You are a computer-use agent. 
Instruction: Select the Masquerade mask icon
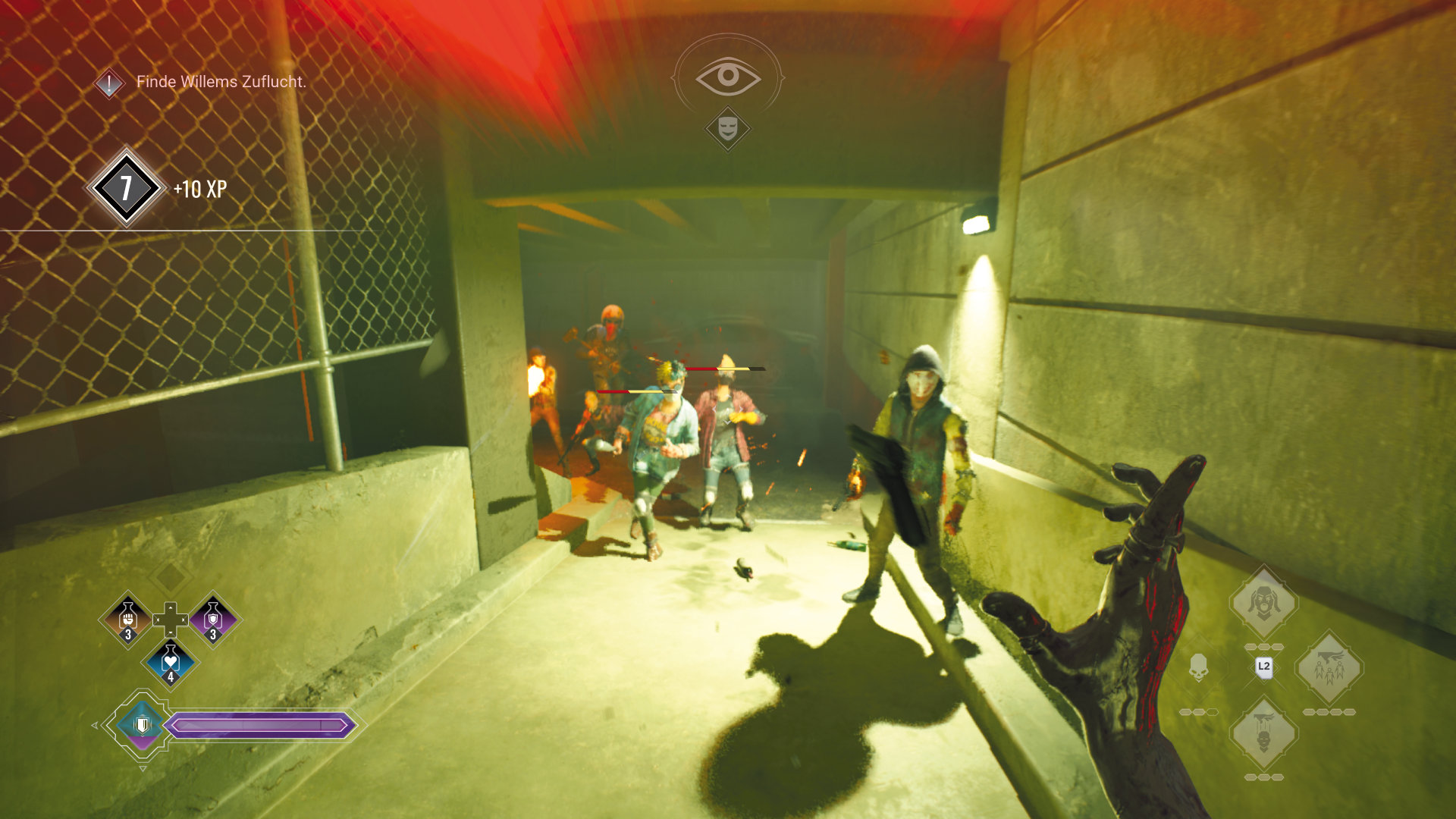click(728, 127)
